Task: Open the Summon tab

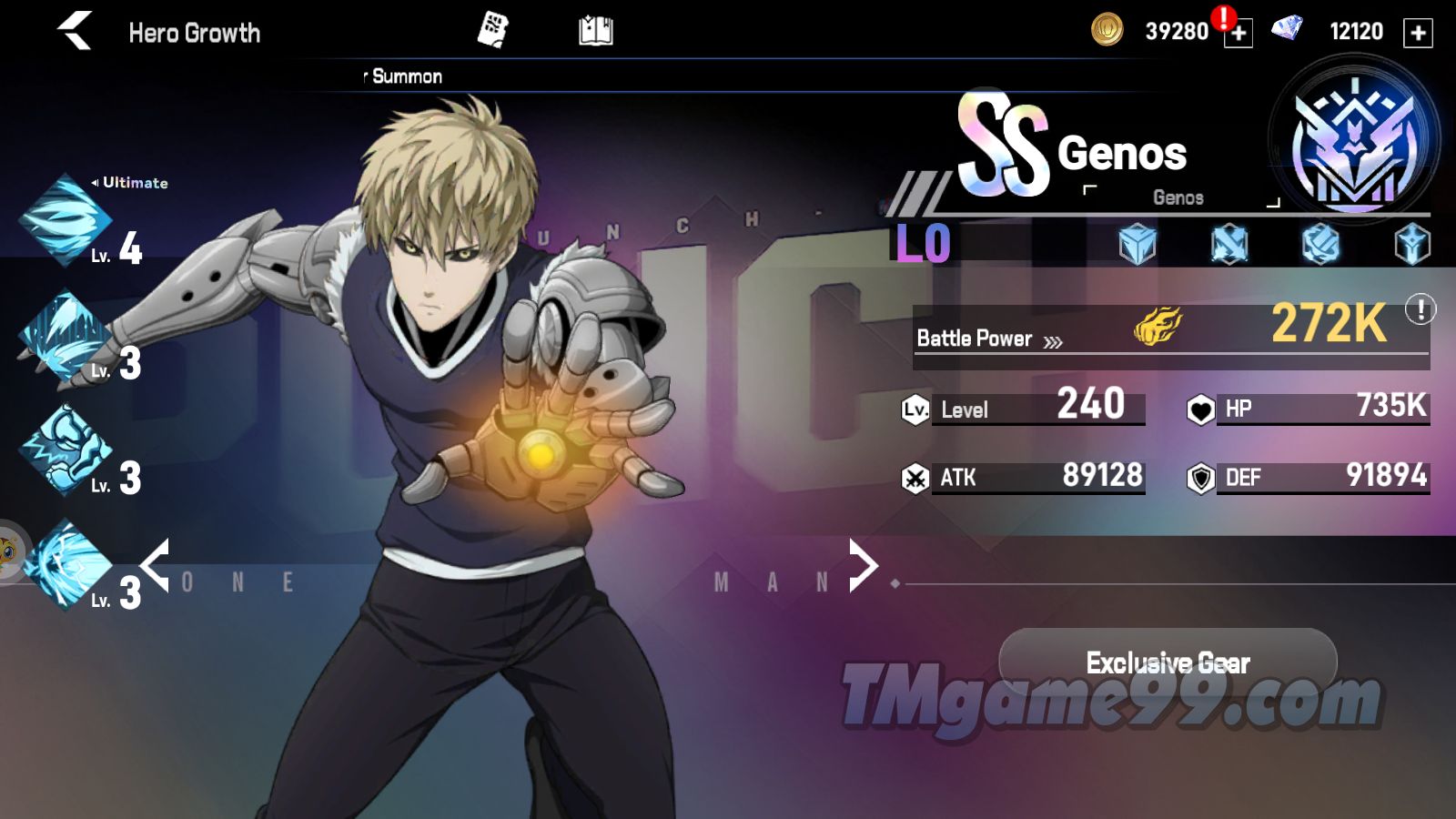Action: pos(406,76)
